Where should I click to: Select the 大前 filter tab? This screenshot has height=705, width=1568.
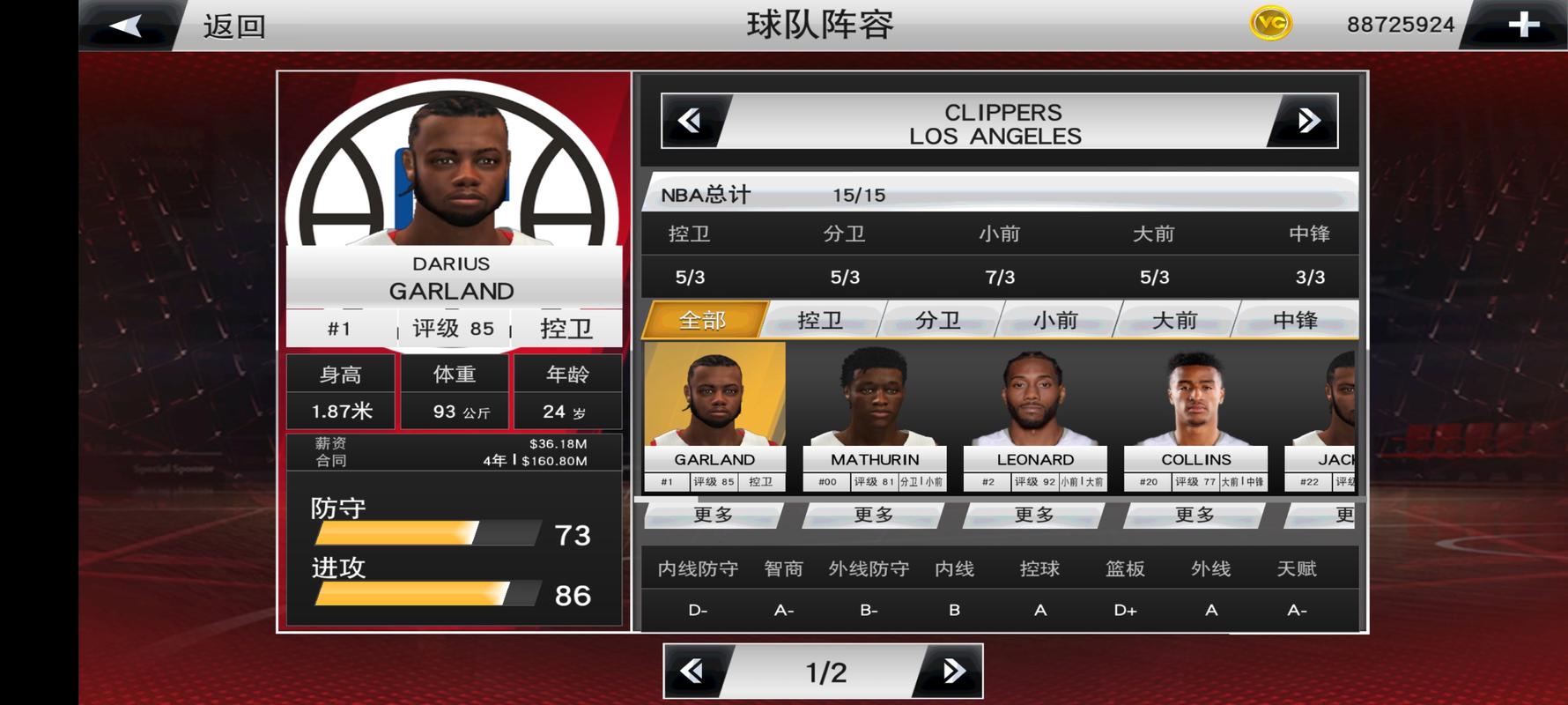(x=1175, y=321)
